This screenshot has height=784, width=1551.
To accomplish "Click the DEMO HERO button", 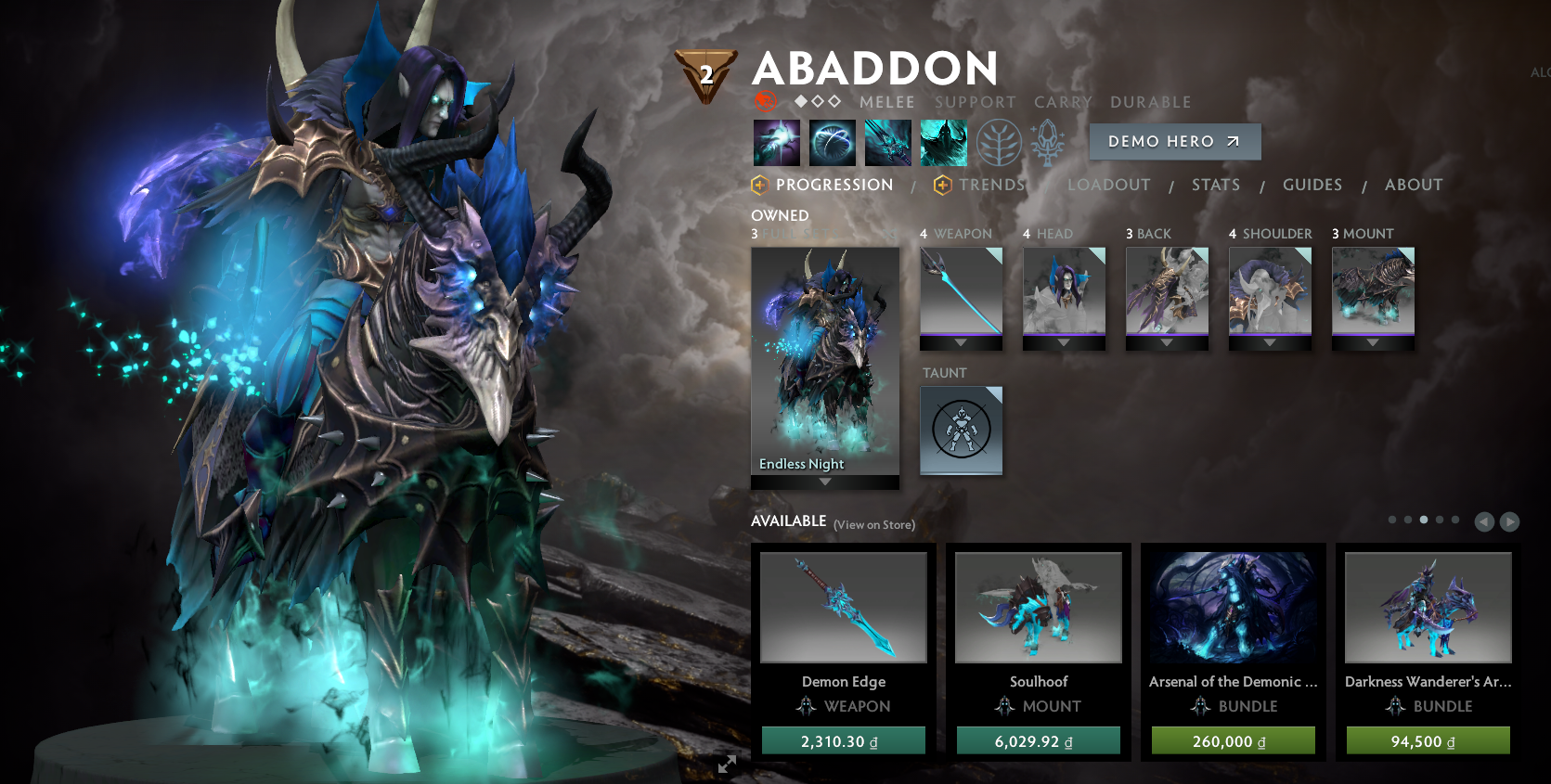I will click(x=1174, y=141).
